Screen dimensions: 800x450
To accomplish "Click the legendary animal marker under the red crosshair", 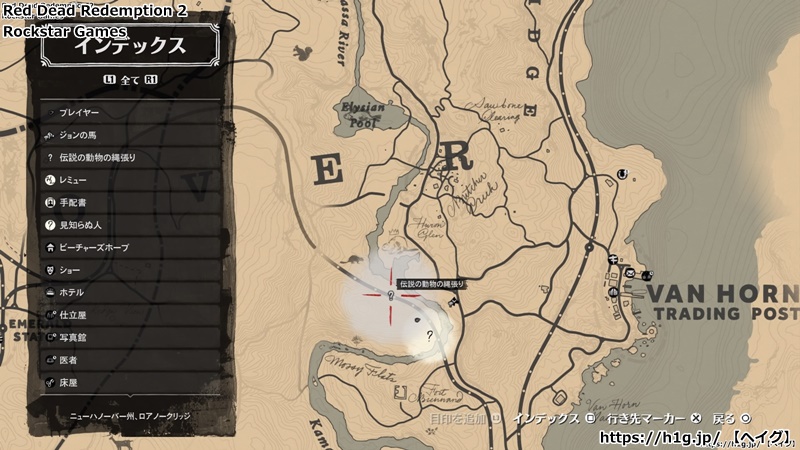I will pyautogui.click(x=389, y=295).
